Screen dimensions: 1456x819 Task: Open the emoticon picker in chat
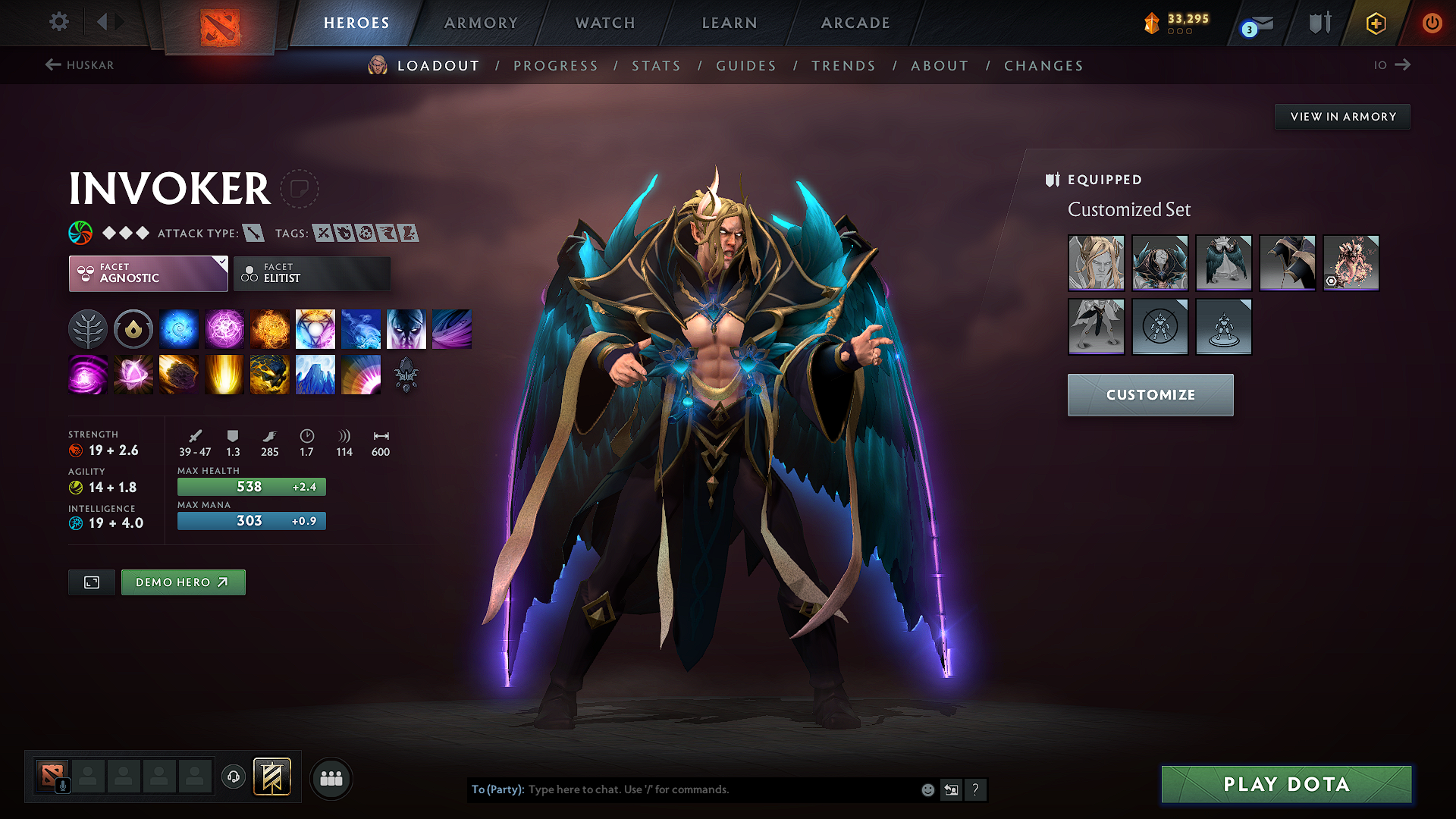point(927,789)
